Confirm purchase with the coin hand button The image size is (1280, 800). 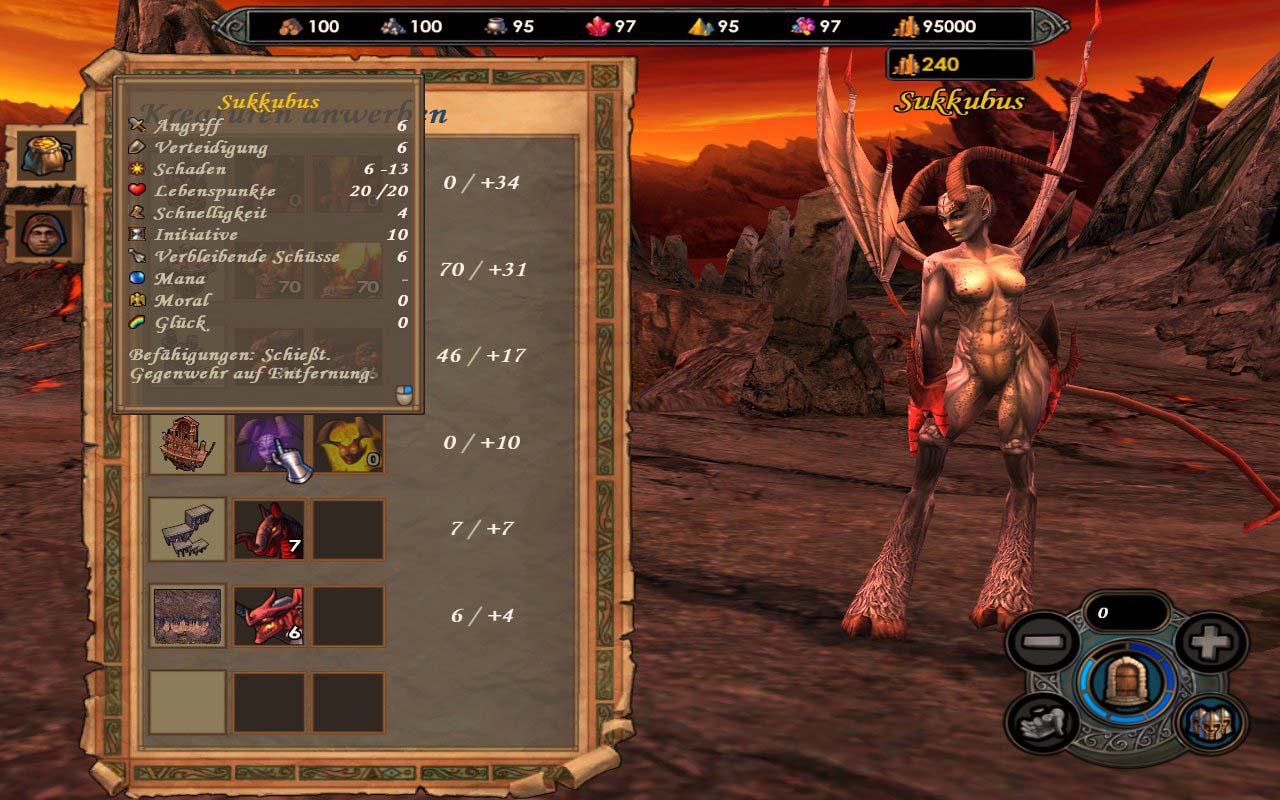1042,723
